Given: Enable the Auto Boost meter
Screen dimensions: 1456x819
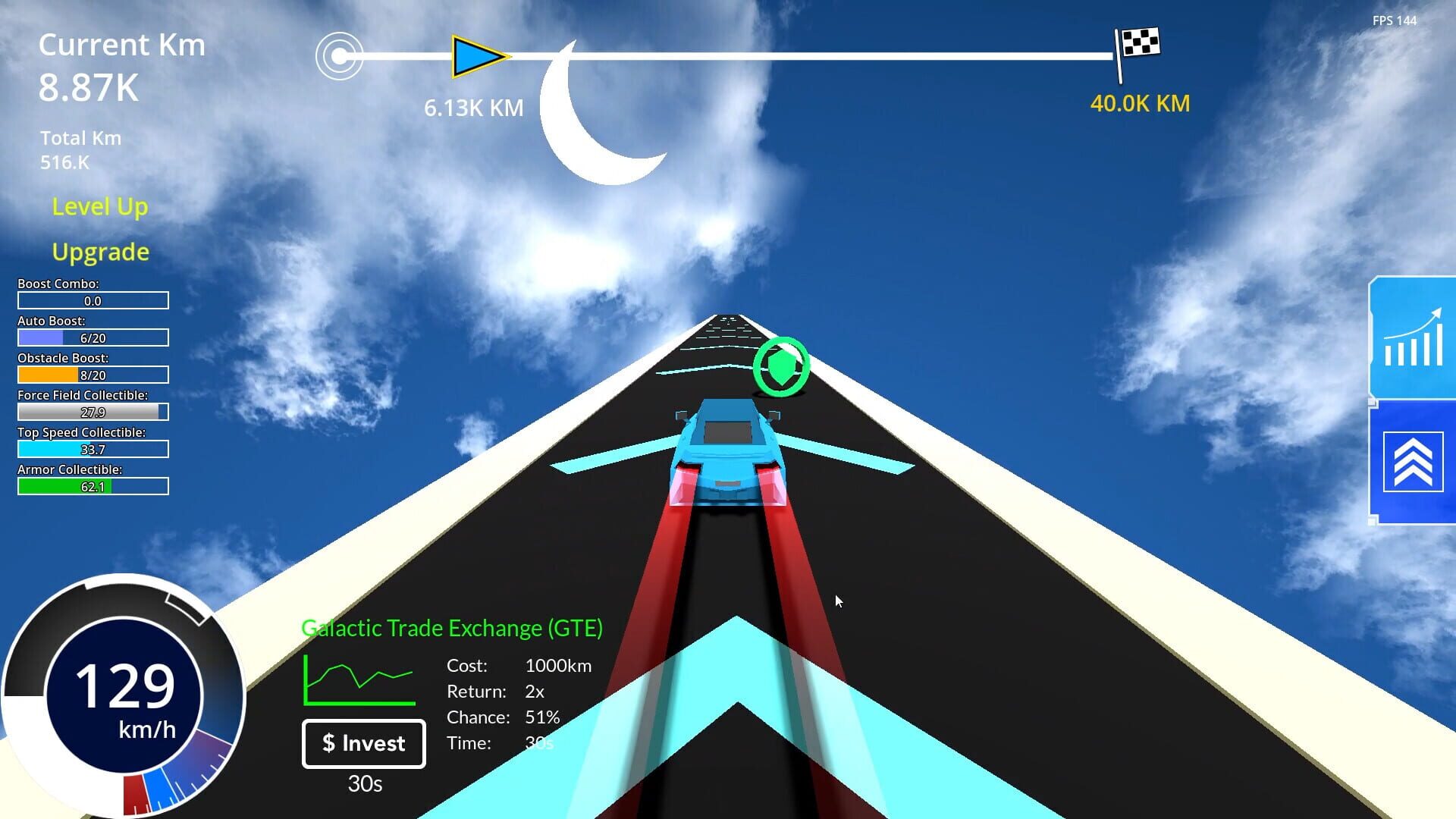Looking at the screenshot, I should tap(93, 337).
